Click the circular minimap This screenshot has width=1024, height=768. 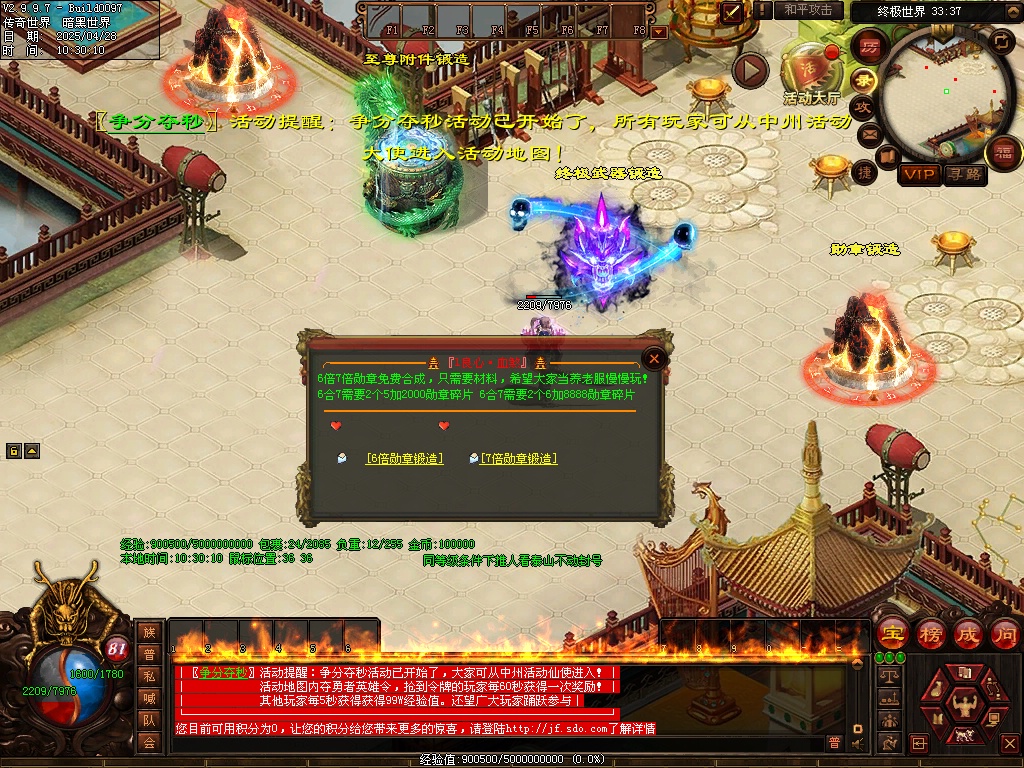pos(945,98)
